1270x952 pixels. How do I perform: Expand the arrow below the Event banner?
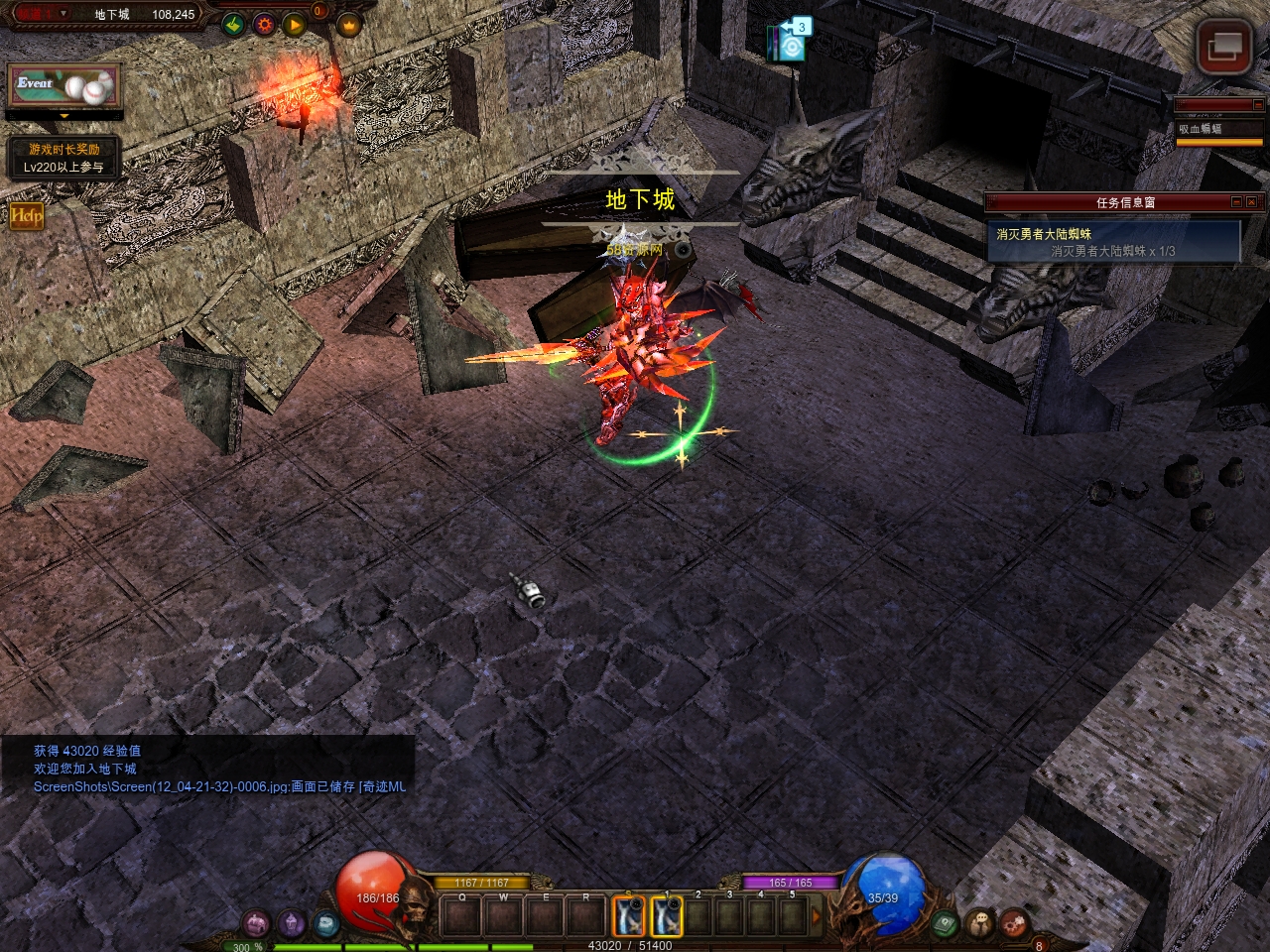(64, 116)
